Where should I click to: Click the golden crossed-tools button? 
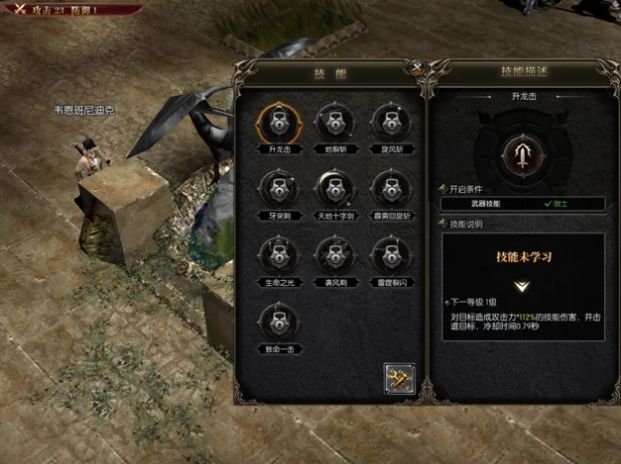point(399,378)
